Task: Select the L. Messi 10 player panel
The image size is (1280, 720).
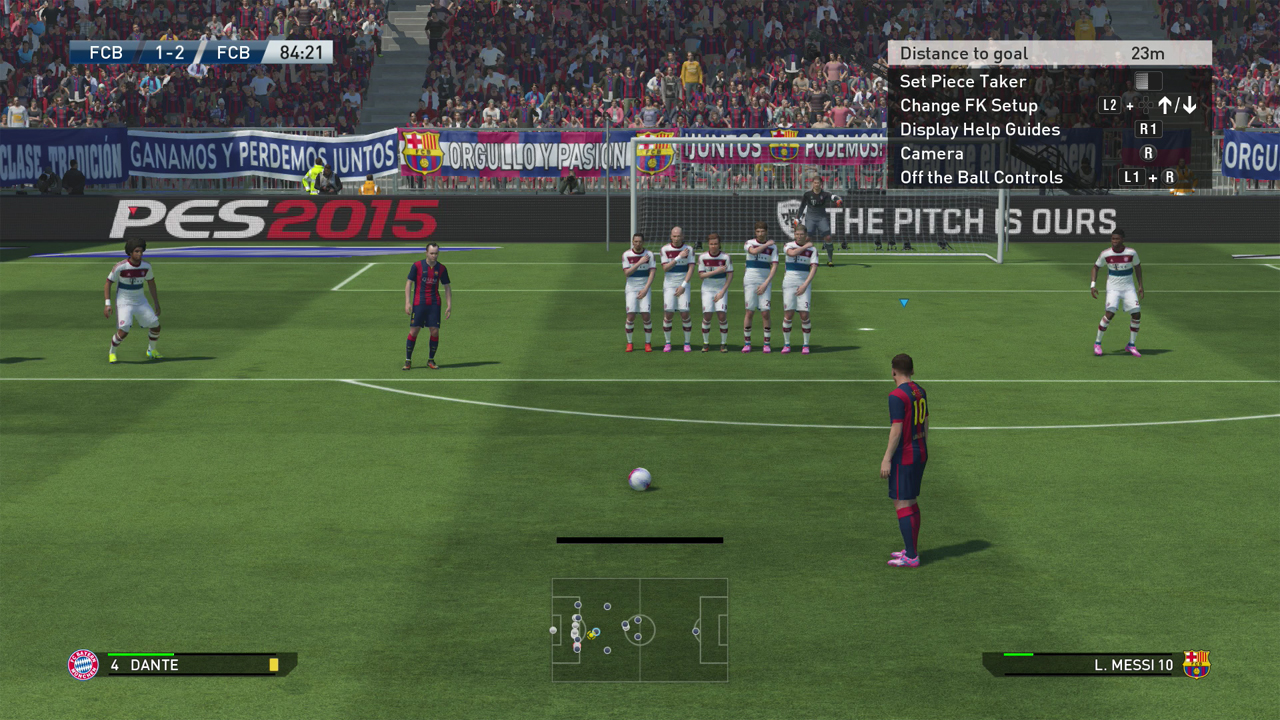Action: [1097, 664]
